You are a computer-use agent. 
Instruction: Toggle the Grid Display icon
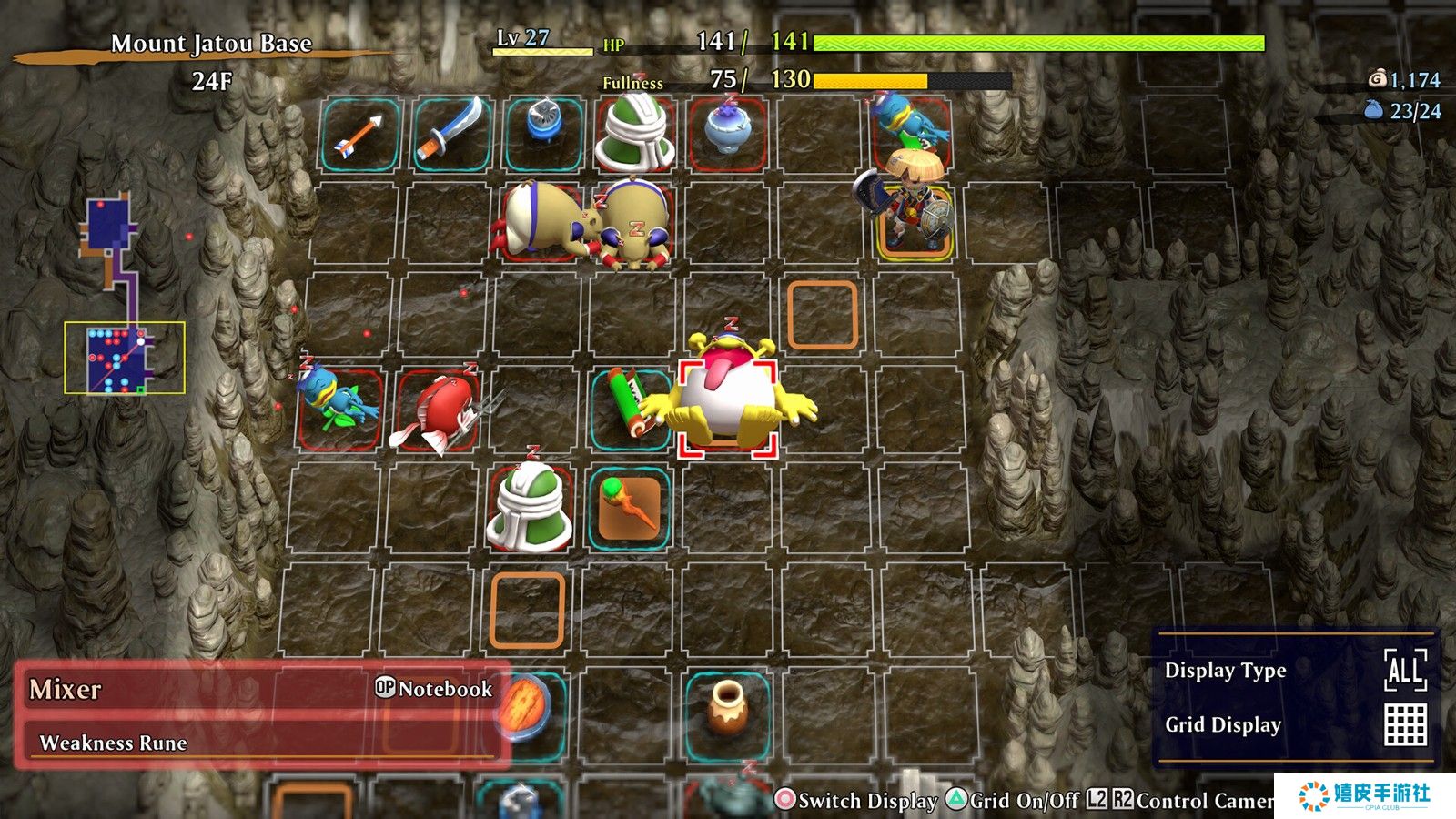pos(1405,725)
